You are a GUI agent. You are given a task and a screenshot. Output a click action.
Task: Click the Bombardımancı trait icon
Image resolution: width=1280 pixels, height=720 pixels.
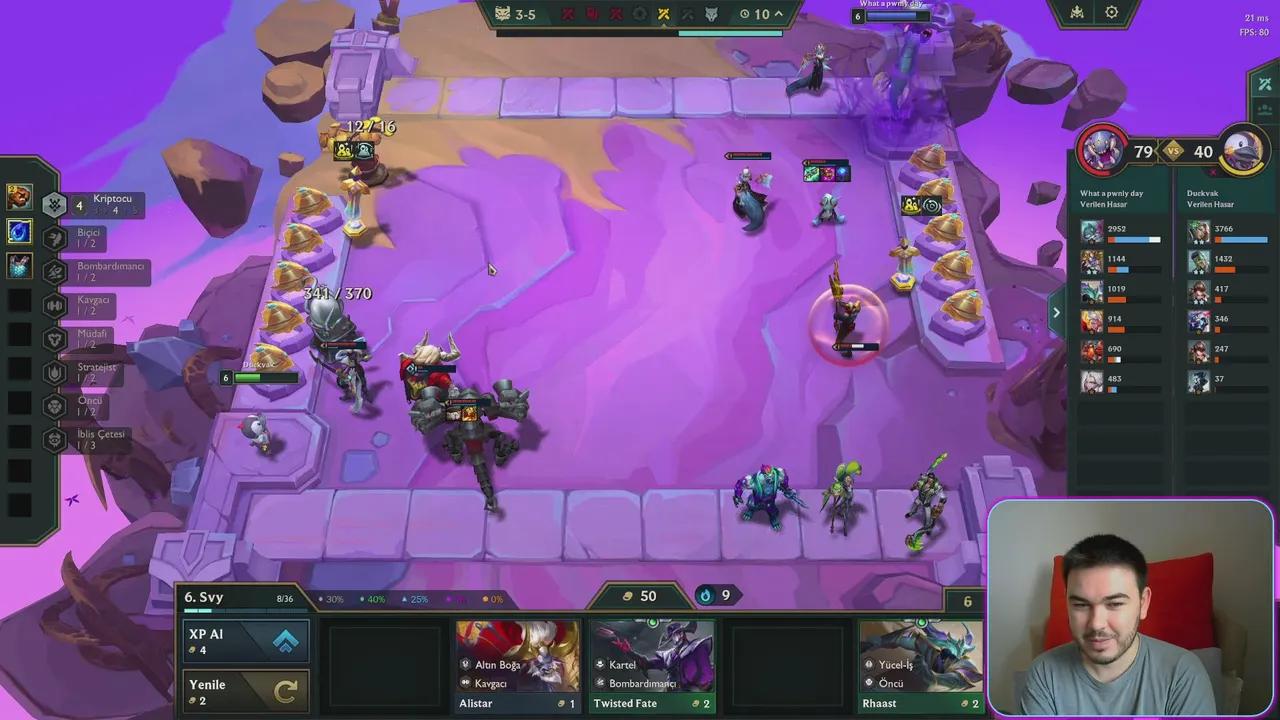tap(55, 272)
